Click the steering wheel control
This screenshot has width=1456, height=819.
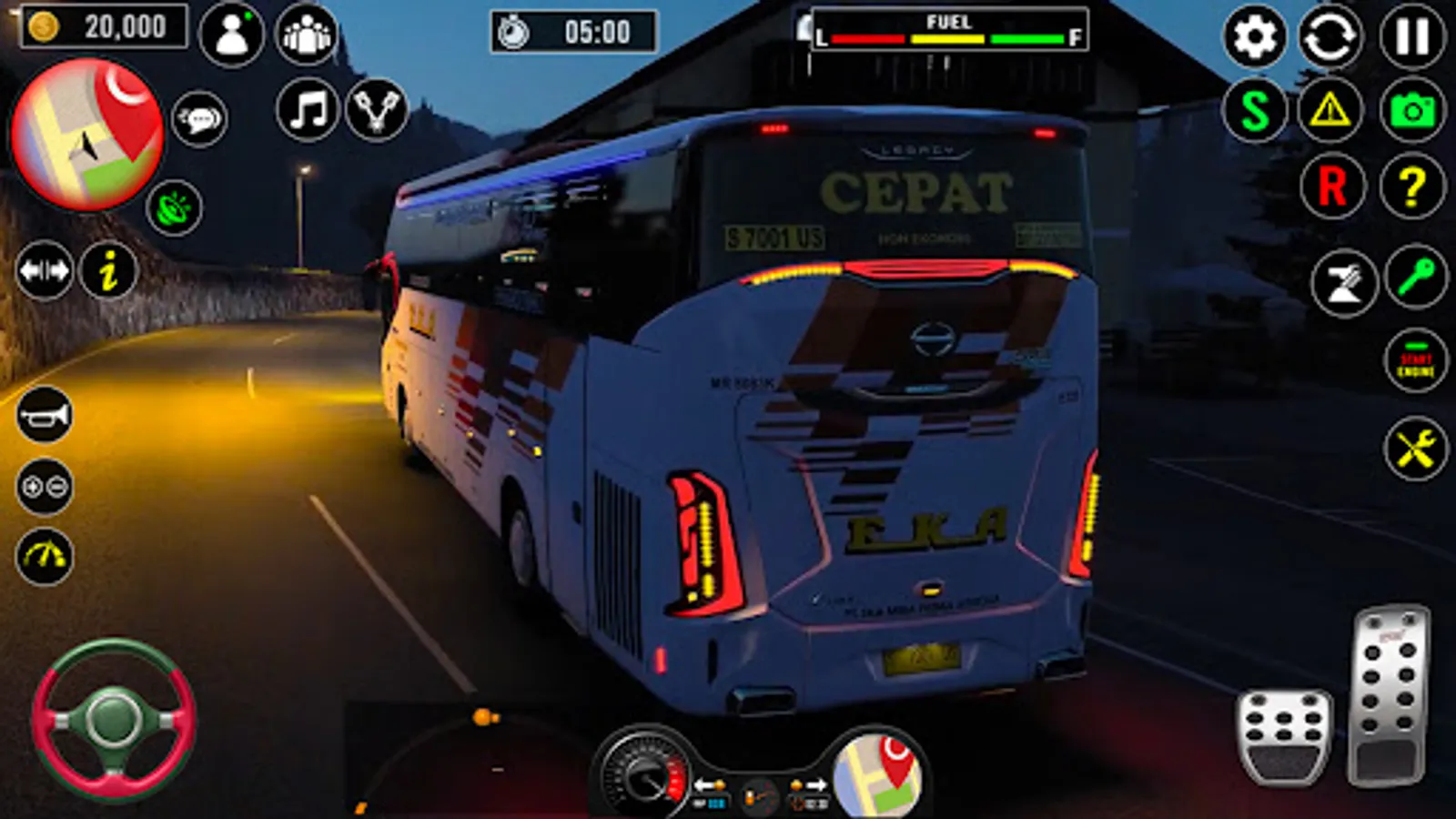pyautogui.click(x=113, y=720)
